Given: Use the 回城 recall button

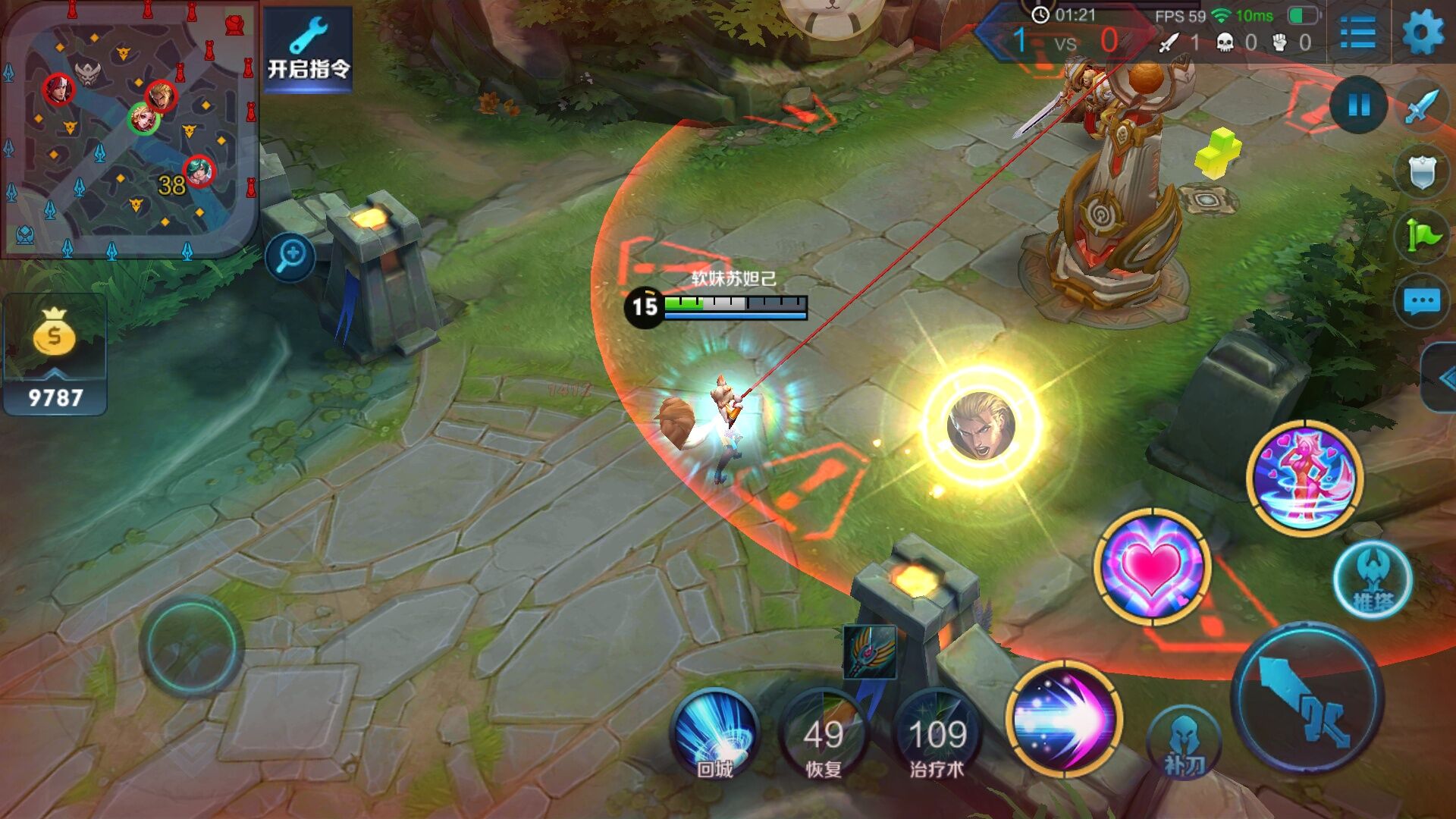Looking at the screenshot, I should (x=715, y=736).
